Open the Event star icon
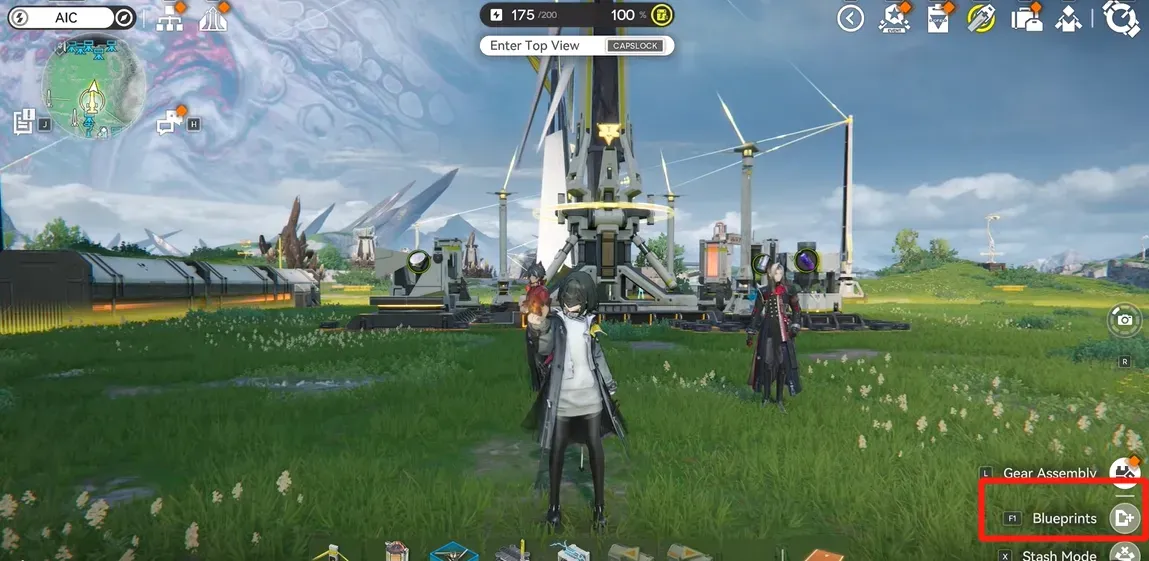 pyautogui.click(x=893, y=18)
